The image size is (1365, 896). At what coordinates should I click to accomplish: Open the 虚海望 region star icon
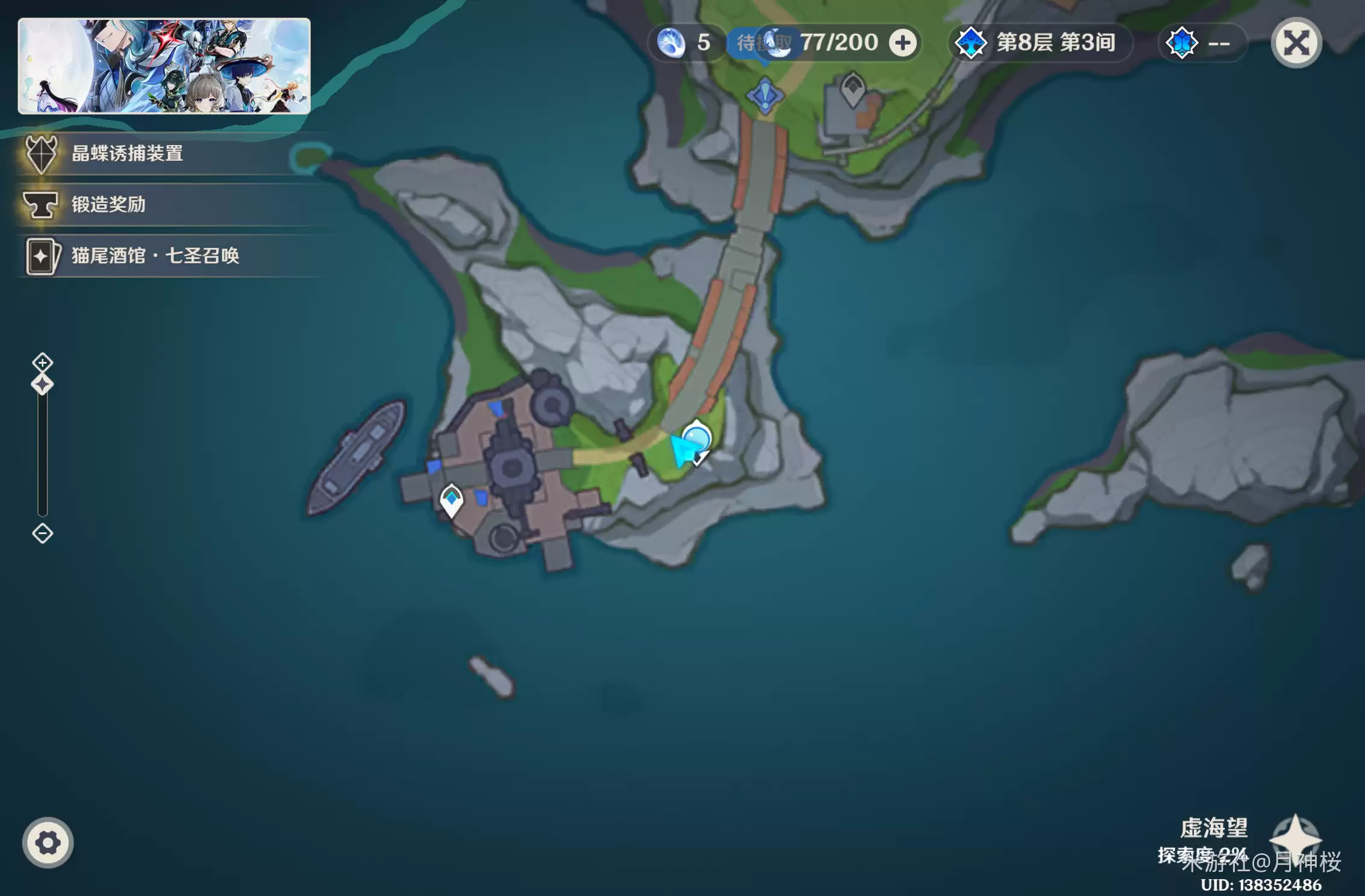pyautogui.click(x=1295, y=838)
